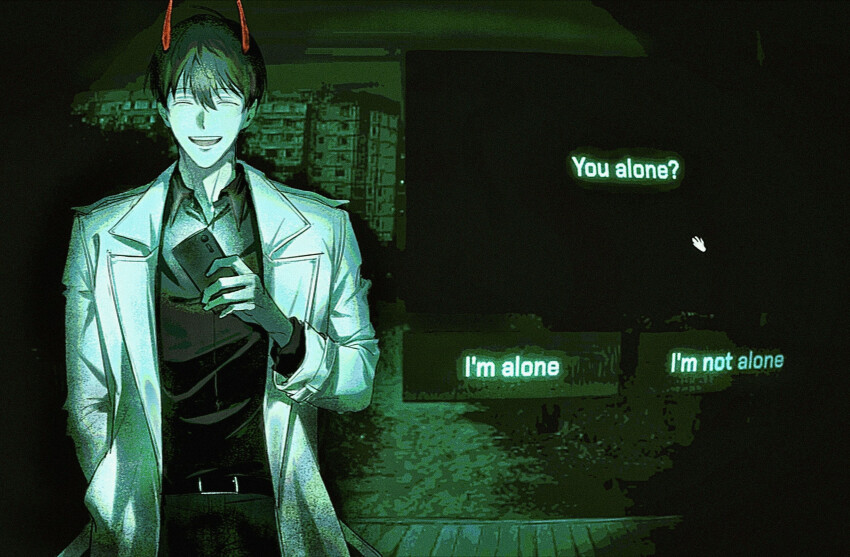850x557 pixels.
Task: Answer with "I'm not alone"
Action: coord(726,362)
